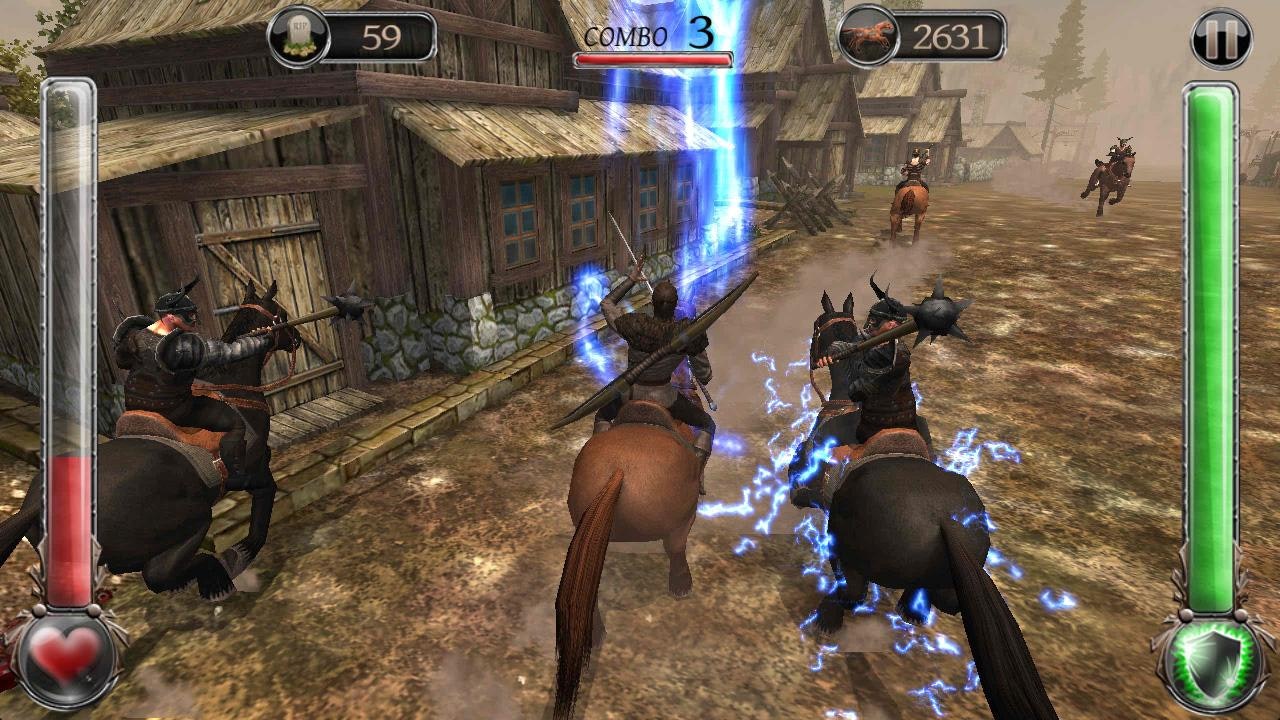
Task: Tap the 2631 distance counter display
Action: pyautogui.click(x=950, y=36)
